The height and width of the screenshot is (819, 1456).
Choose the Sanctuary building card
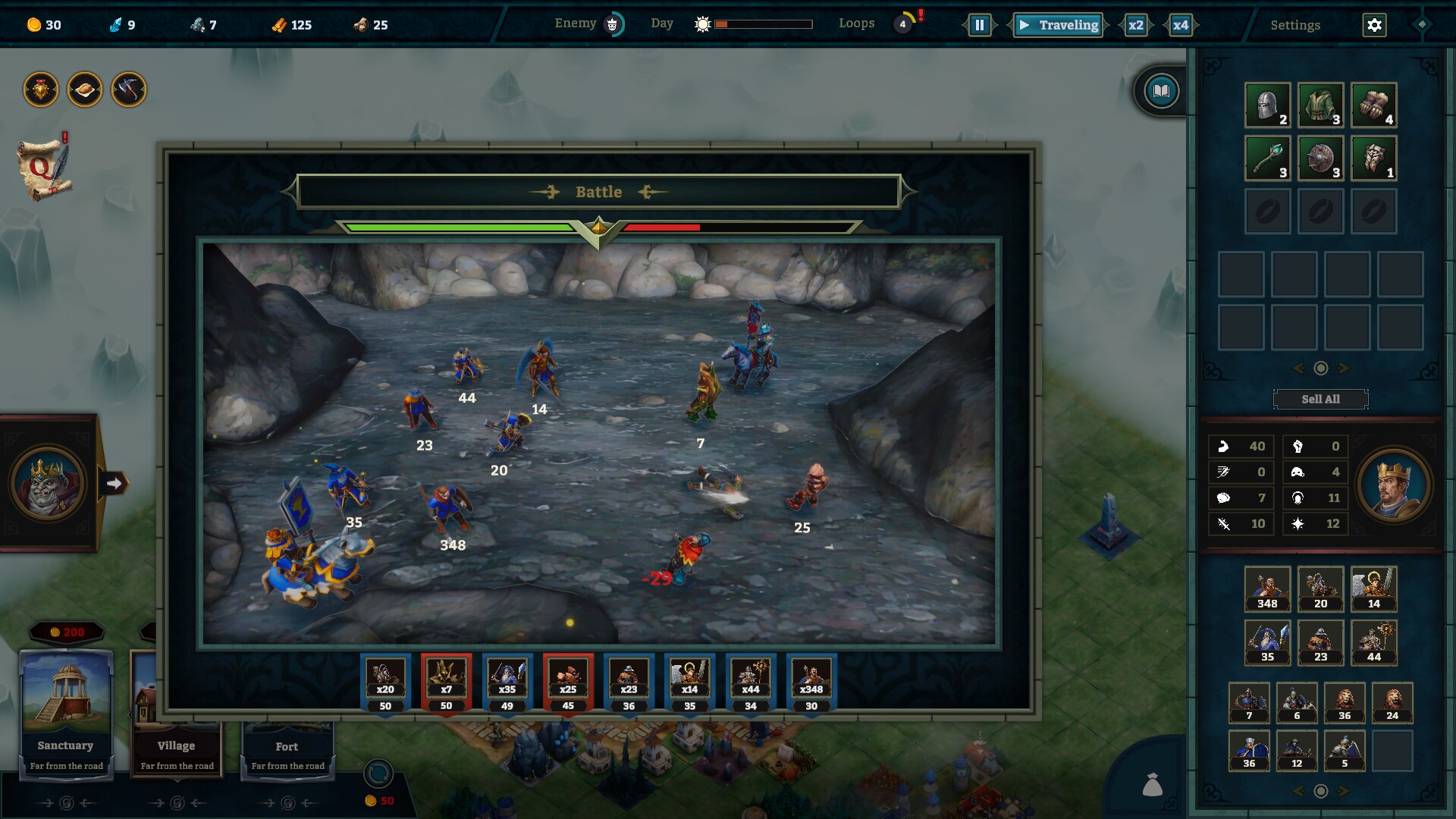click(66, 713)
